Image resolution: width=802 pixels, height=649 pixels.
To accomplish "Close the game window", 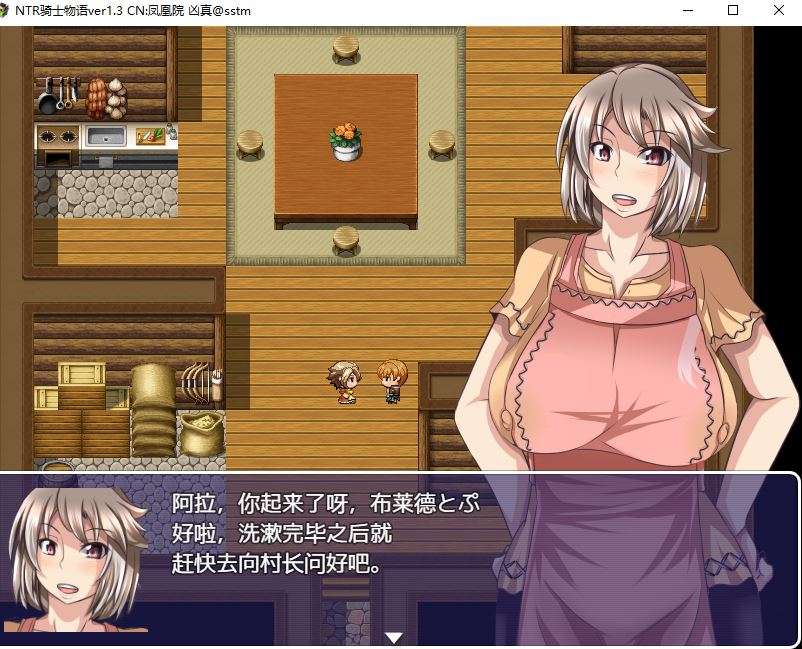I will [x=779, y=10].
